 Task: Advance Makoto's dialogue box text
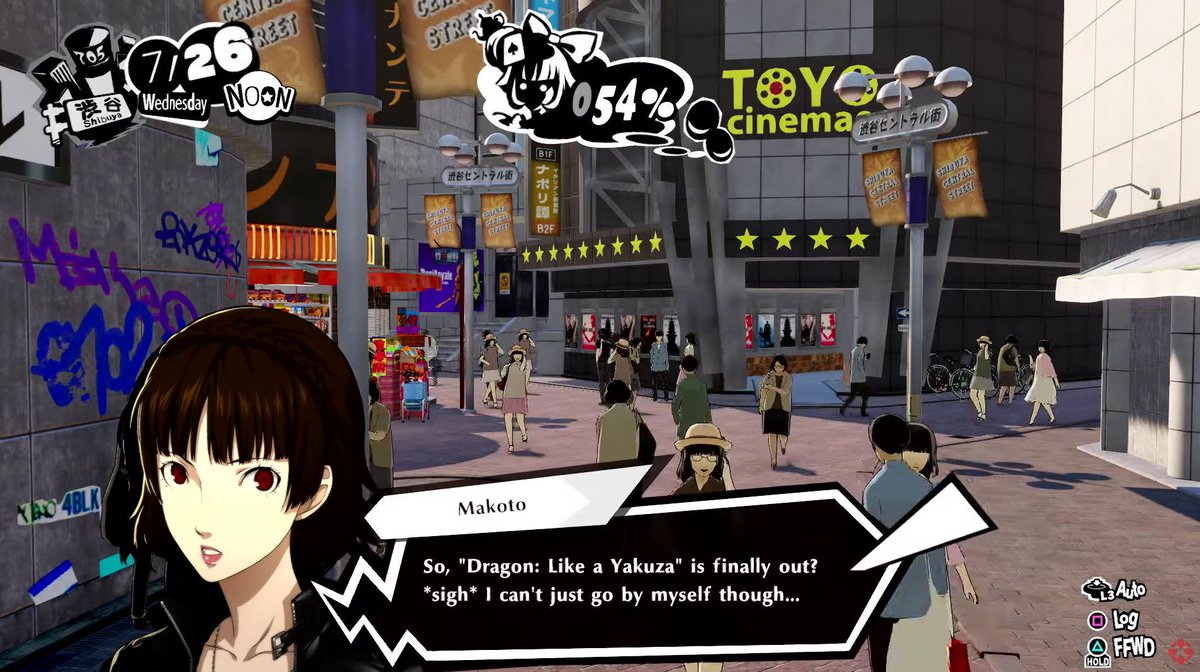point(620,581)
